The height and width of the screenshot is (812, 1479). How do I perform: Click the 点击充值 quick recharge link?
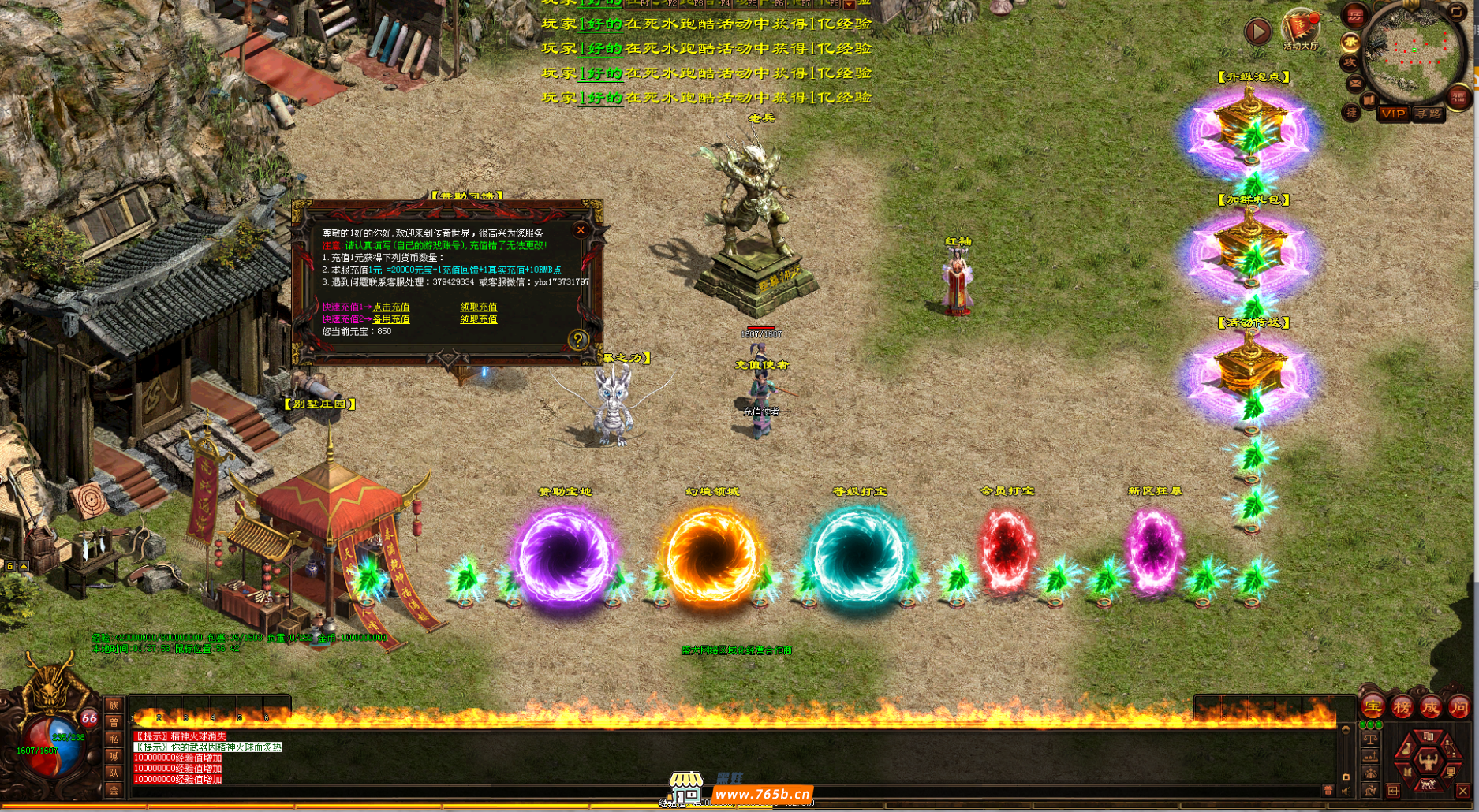tap(391, 307)
